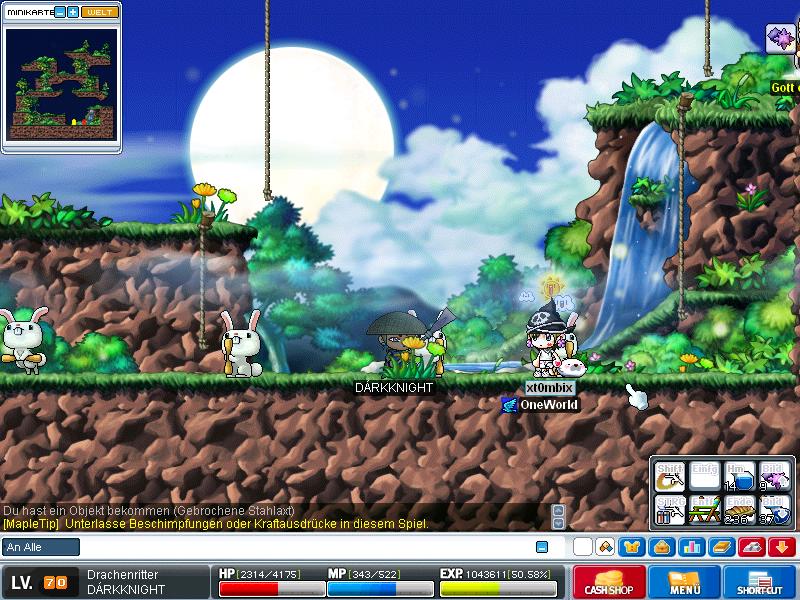Open the inventory via the bag icon

tap(660, 547)
